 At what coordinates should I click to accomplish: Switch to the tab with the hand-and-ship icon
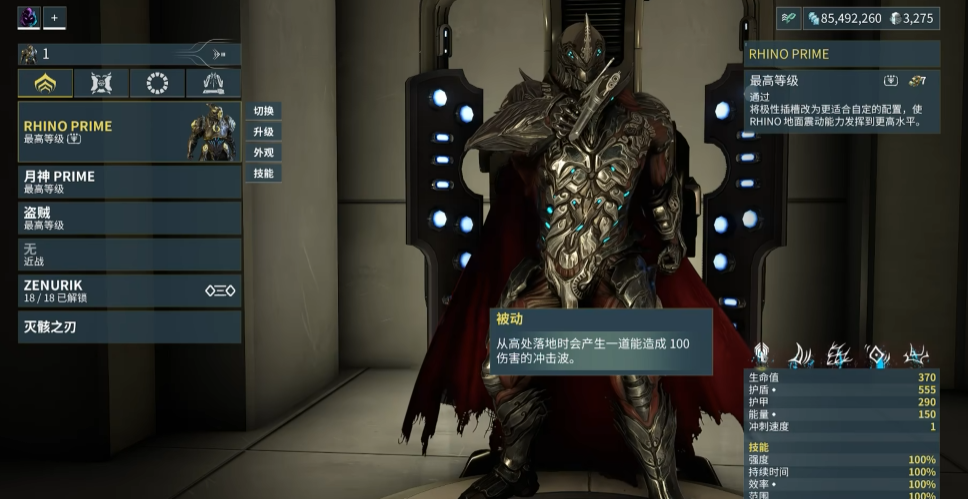[x=213, y=83]
